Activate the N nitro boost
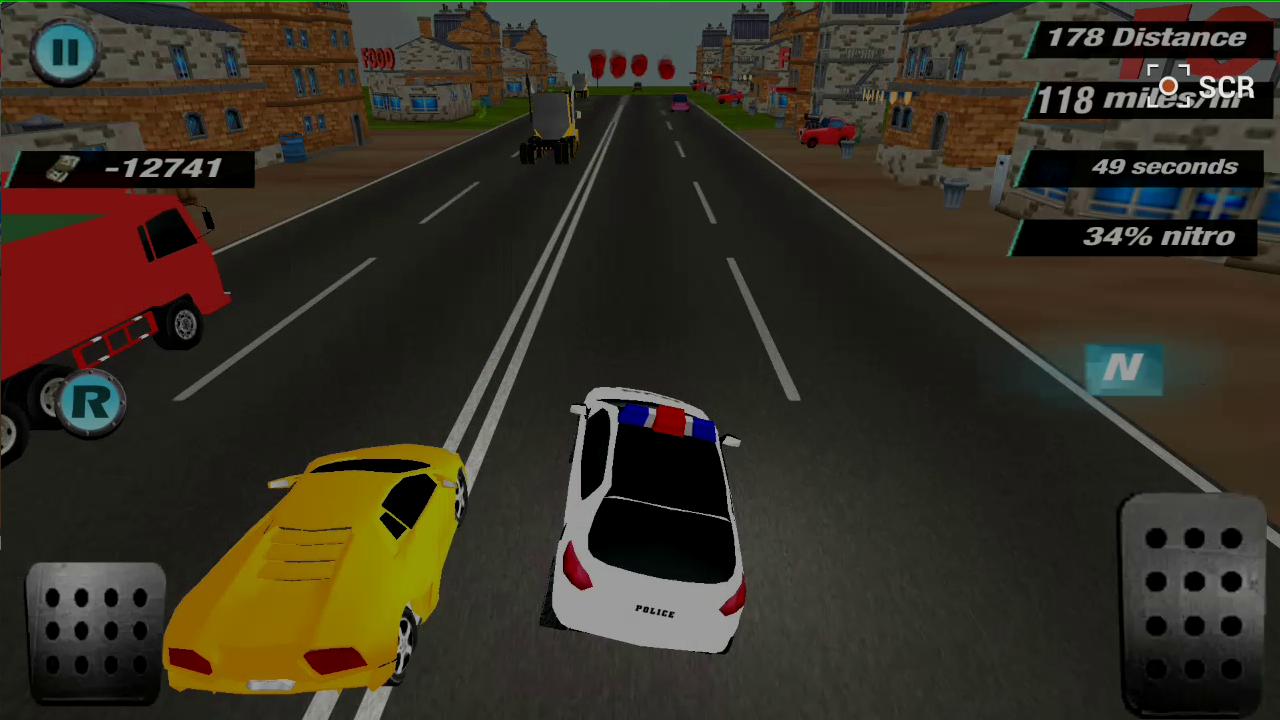The width and height of the screenshot is (1280, 720). pyautogui.click(x=1124, y=369)
